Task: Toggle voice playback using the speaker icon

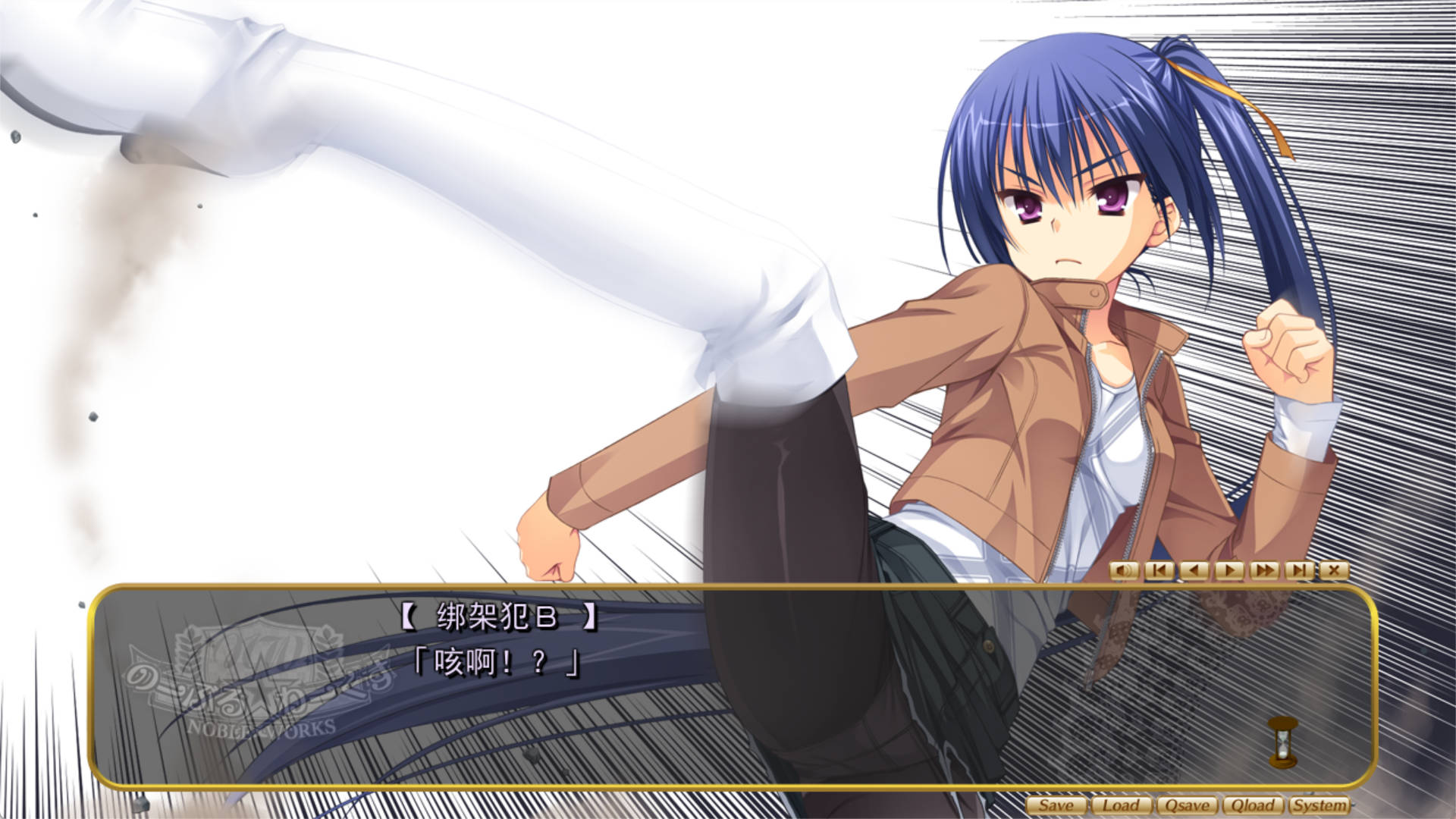Action: point(1126,570)
